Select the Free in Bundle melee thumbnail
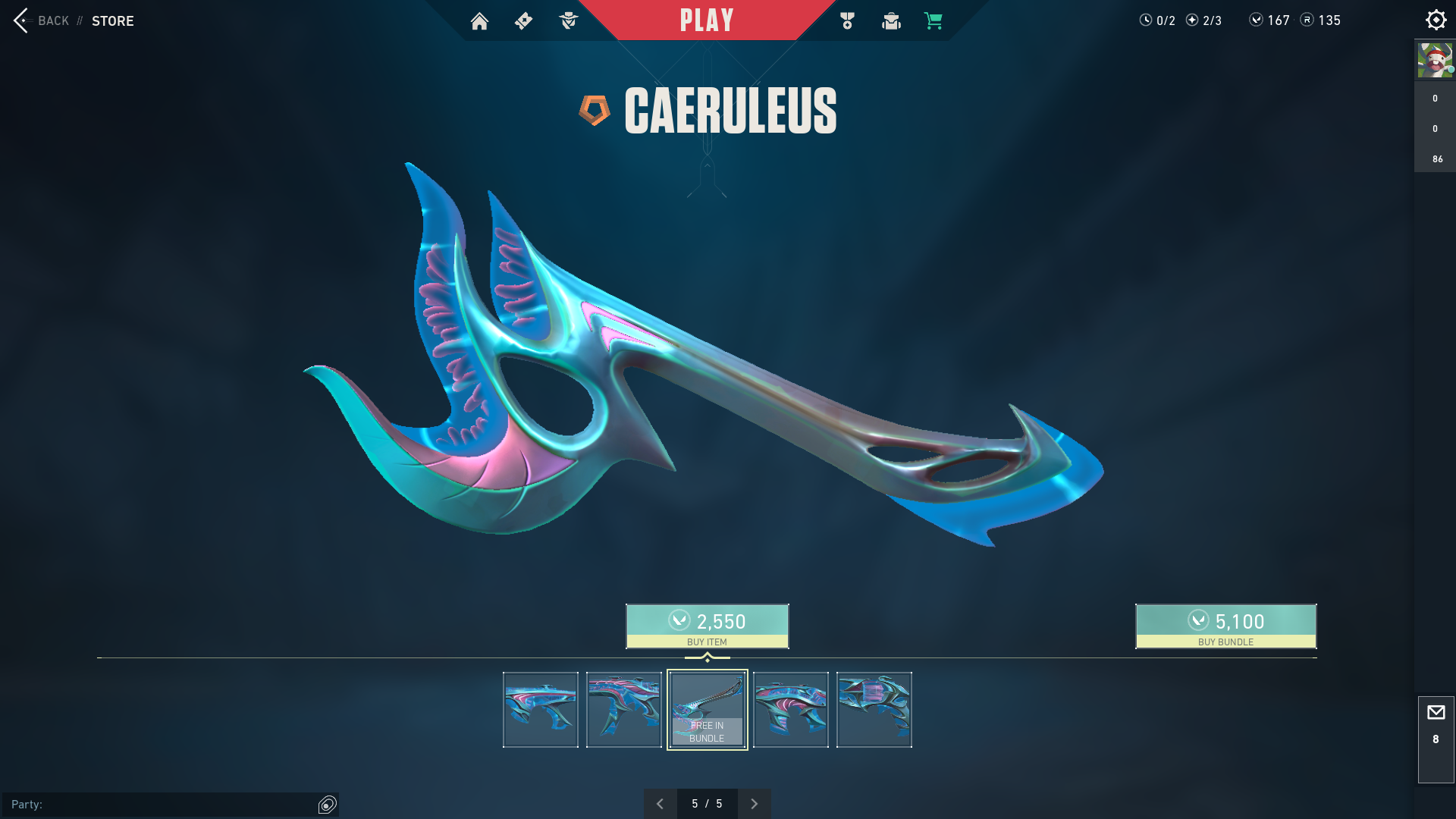The width and height of the screenshot is (1456, 819). coord(707,710)
